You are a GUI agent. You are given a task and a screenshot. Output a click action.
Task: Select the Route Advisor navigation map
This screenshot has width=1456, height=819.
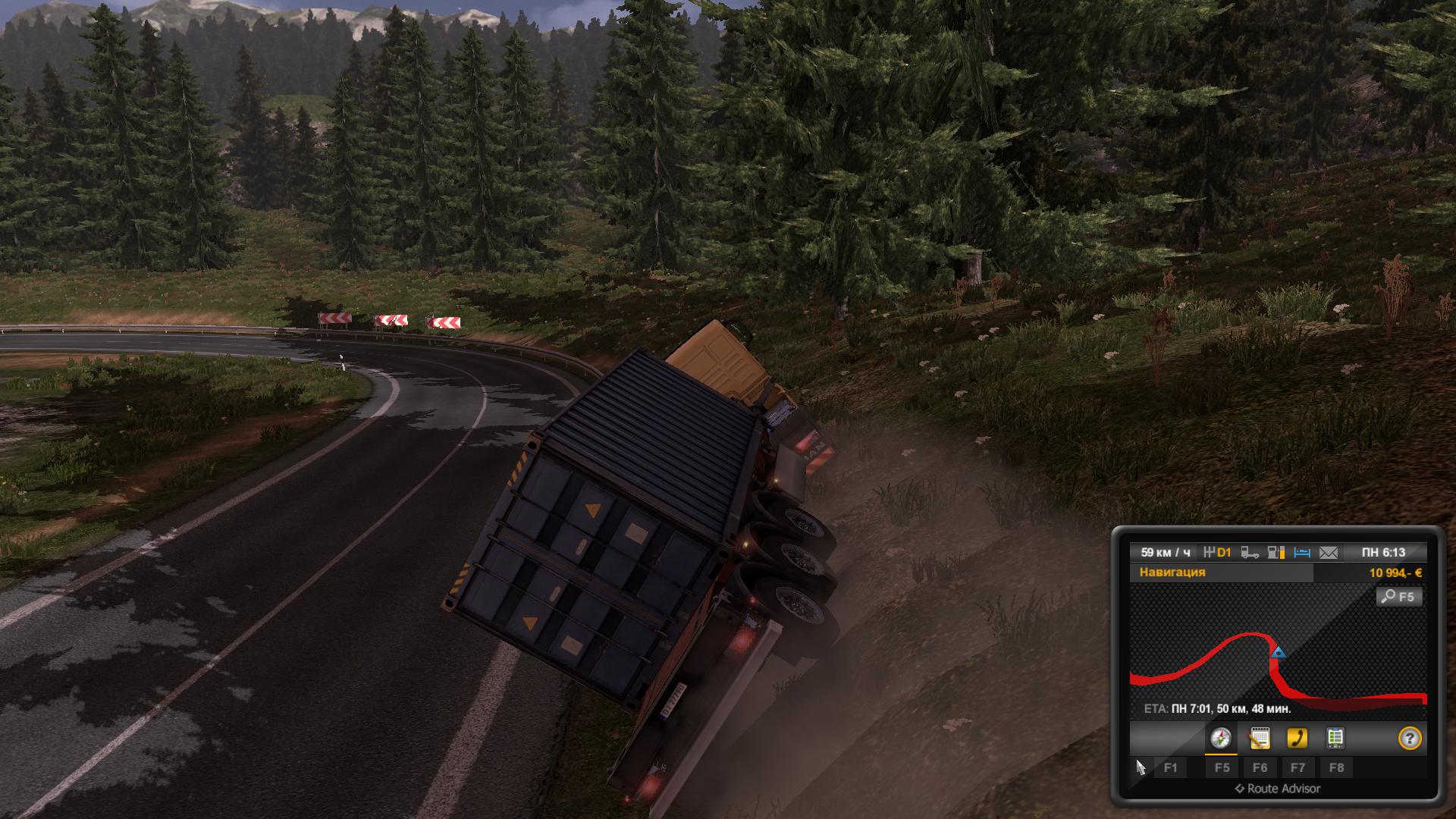tap(1278, 654)
